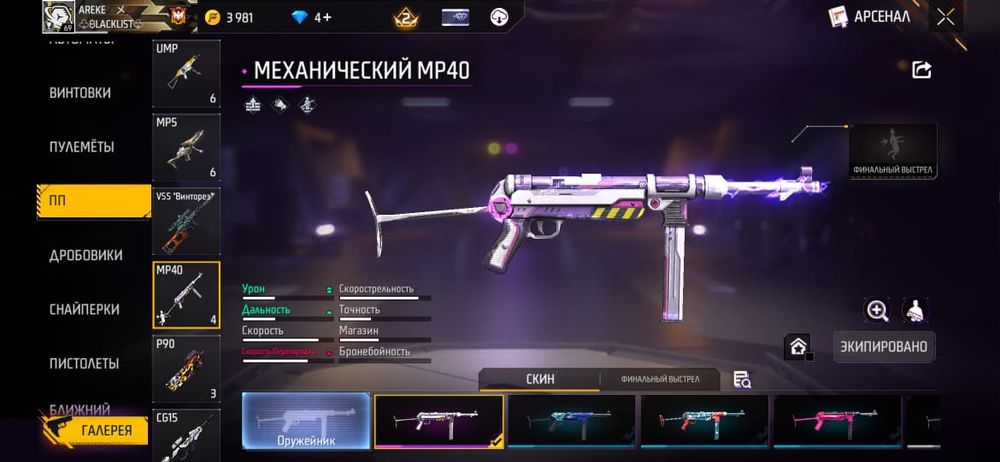Choose the red MP40 skin thumbnail
Viewport: 1000px width, 462px height.
[704, 421]
